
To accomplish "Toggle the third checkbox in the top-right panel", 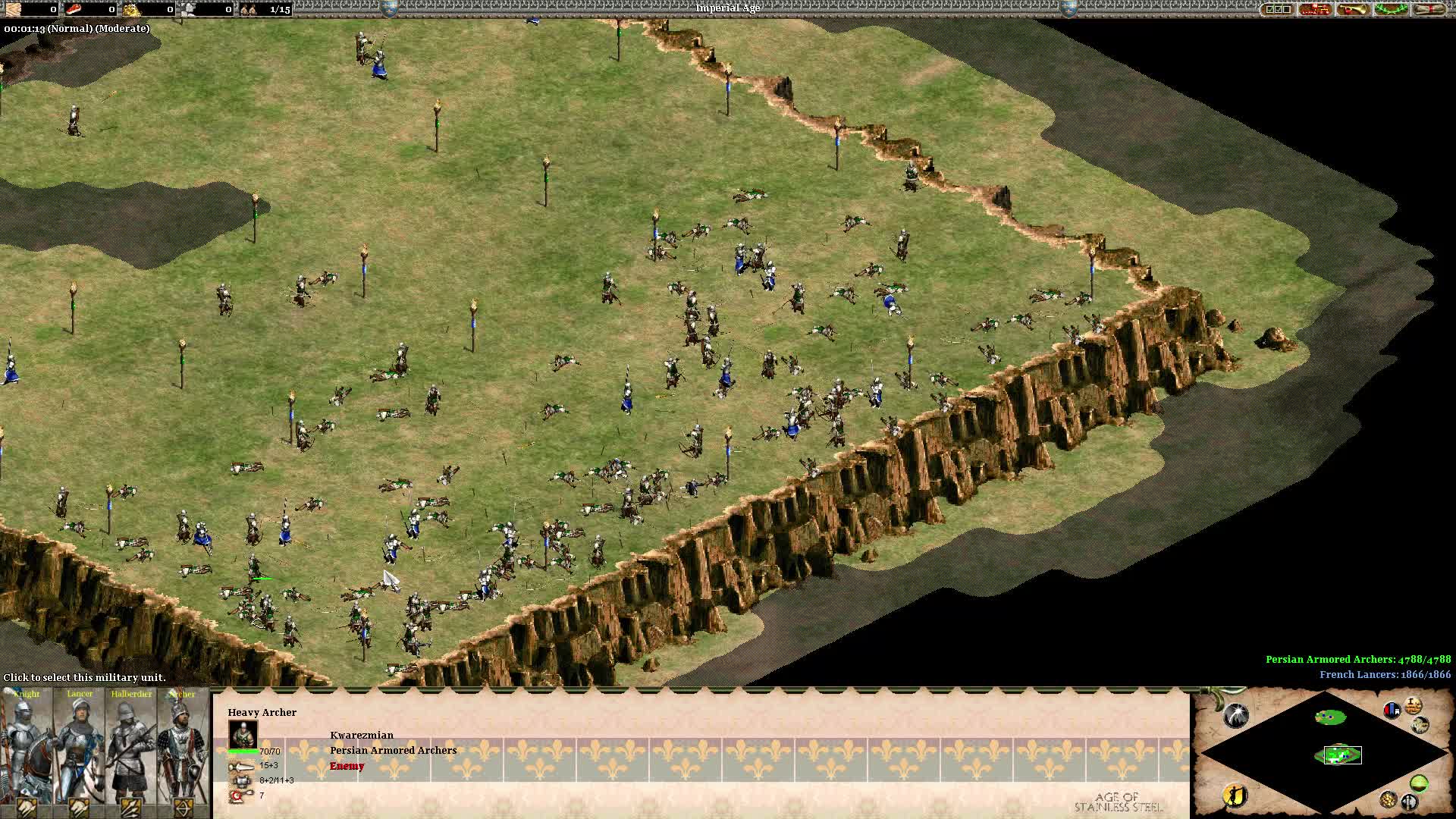I will pyautogui.click(x=1288, y=8).
